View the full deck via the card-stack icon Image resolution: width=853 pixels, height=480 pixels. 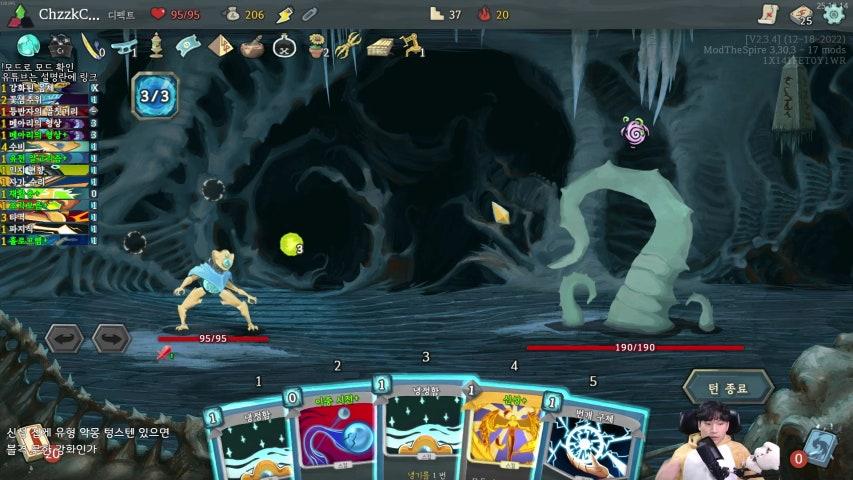tap(800, 14)
